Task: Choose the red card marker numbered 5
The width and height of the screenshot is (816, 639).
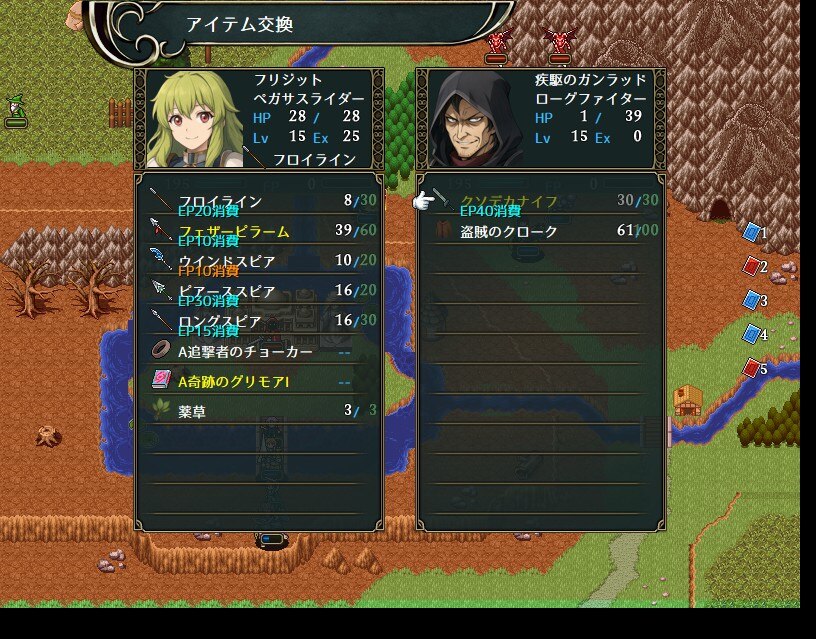Action: [752, 368]
